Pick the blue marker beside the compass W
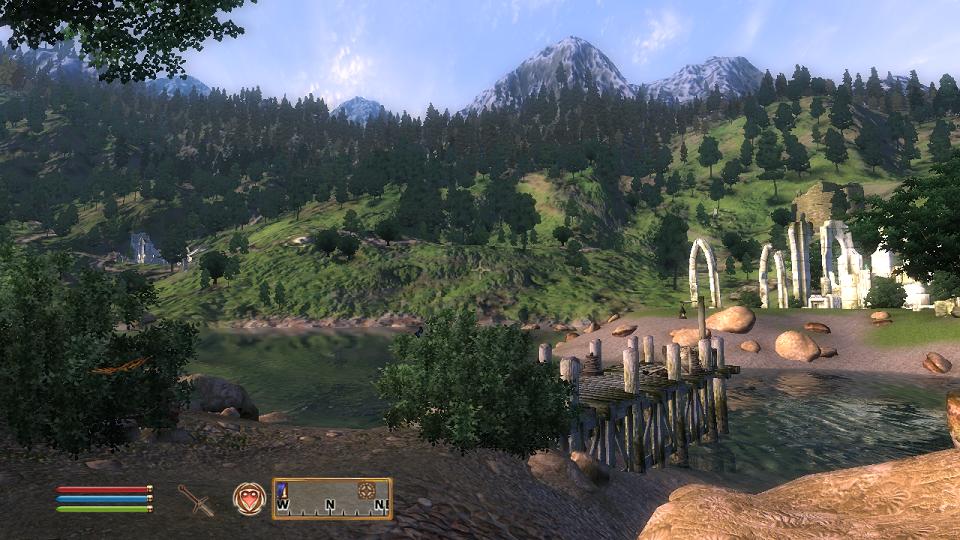 283,490
